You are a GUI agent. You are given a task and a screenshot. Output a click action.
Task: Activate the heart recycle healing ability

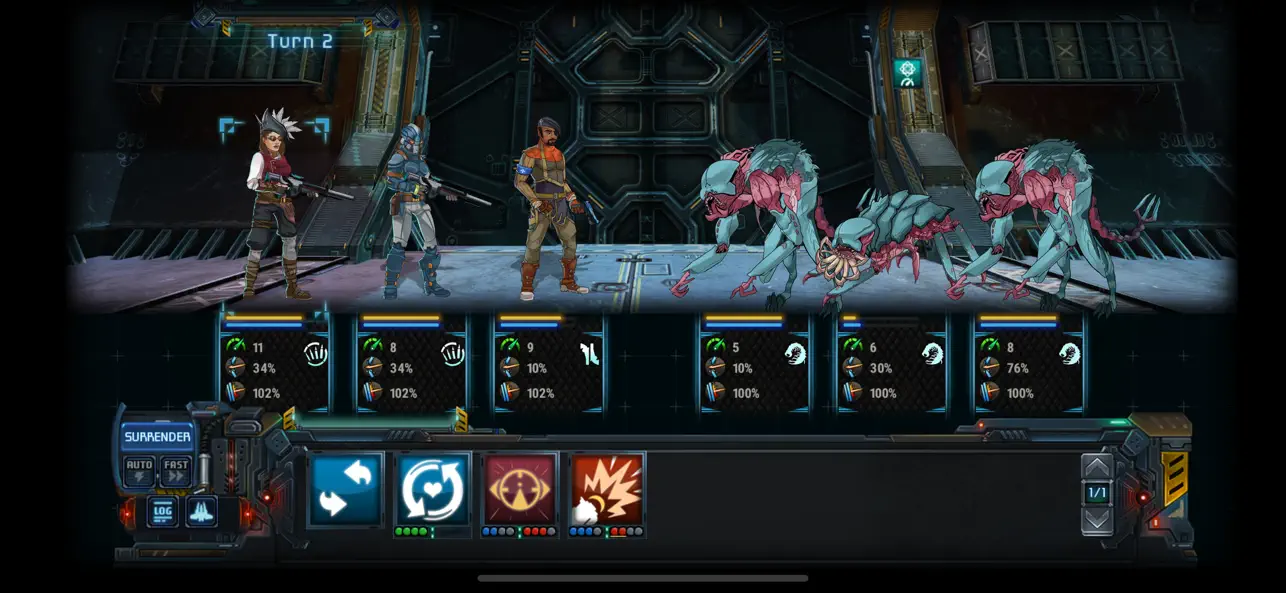click(x=433, y=489)
